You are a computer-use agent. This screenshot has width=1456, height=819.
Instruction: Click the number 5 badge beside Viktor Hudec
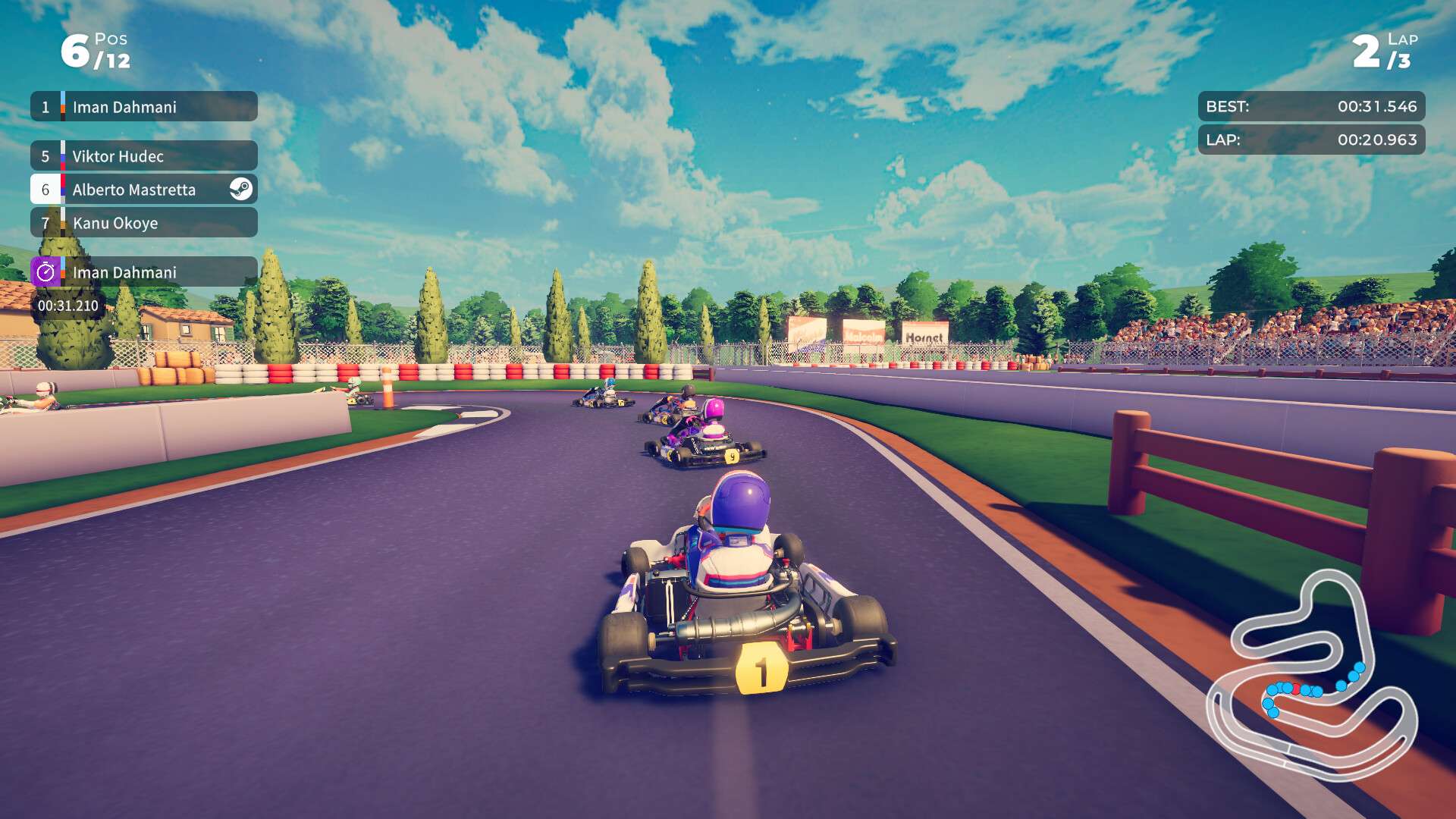(x=45, y=156)
